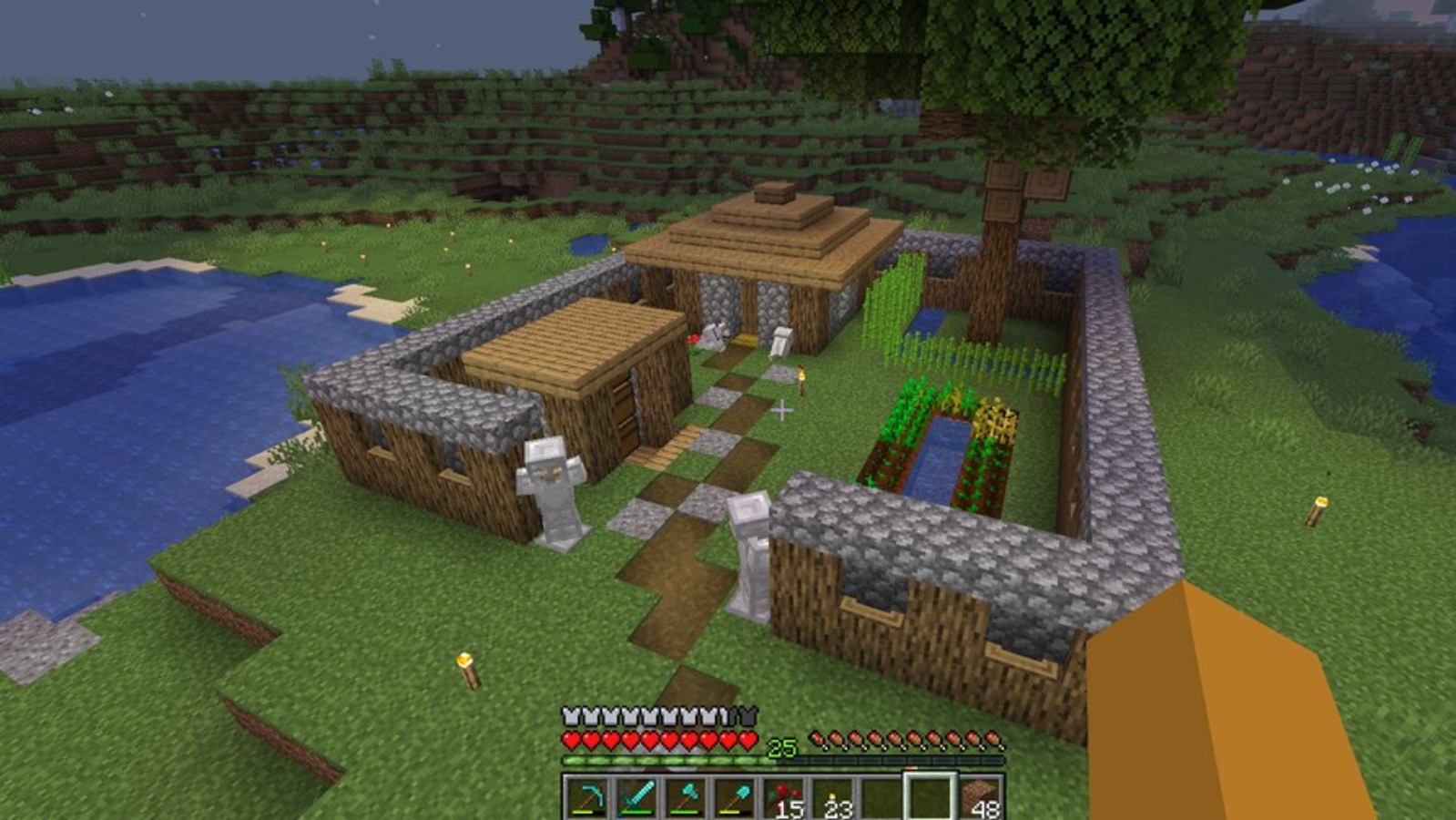Click the last drumstick in the hunger bar
Image resolution: width=1456 pixels, height=820 pixels.
tap(993, 742)
